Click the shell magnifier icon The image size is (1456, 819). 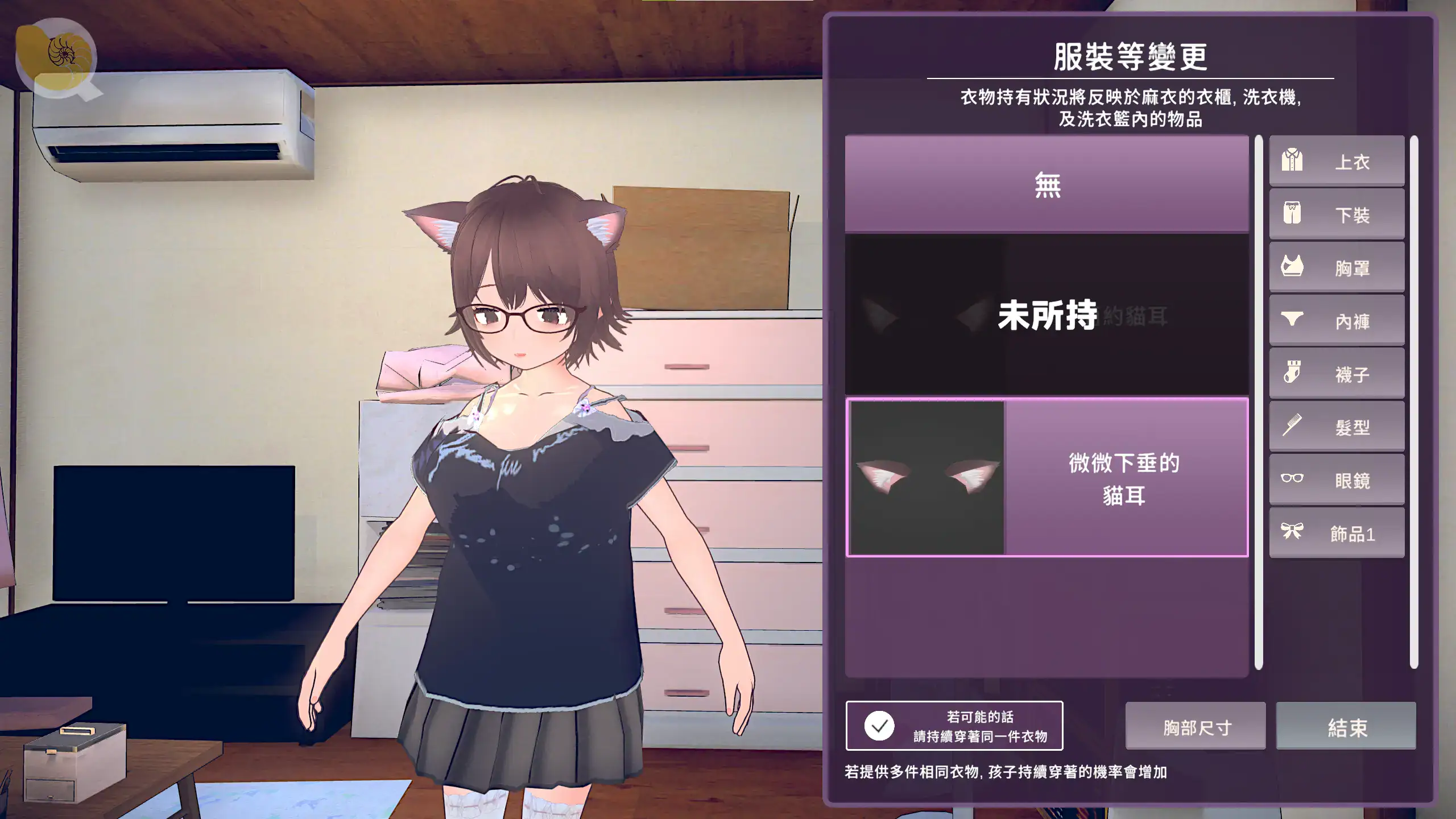click(57, 58)
